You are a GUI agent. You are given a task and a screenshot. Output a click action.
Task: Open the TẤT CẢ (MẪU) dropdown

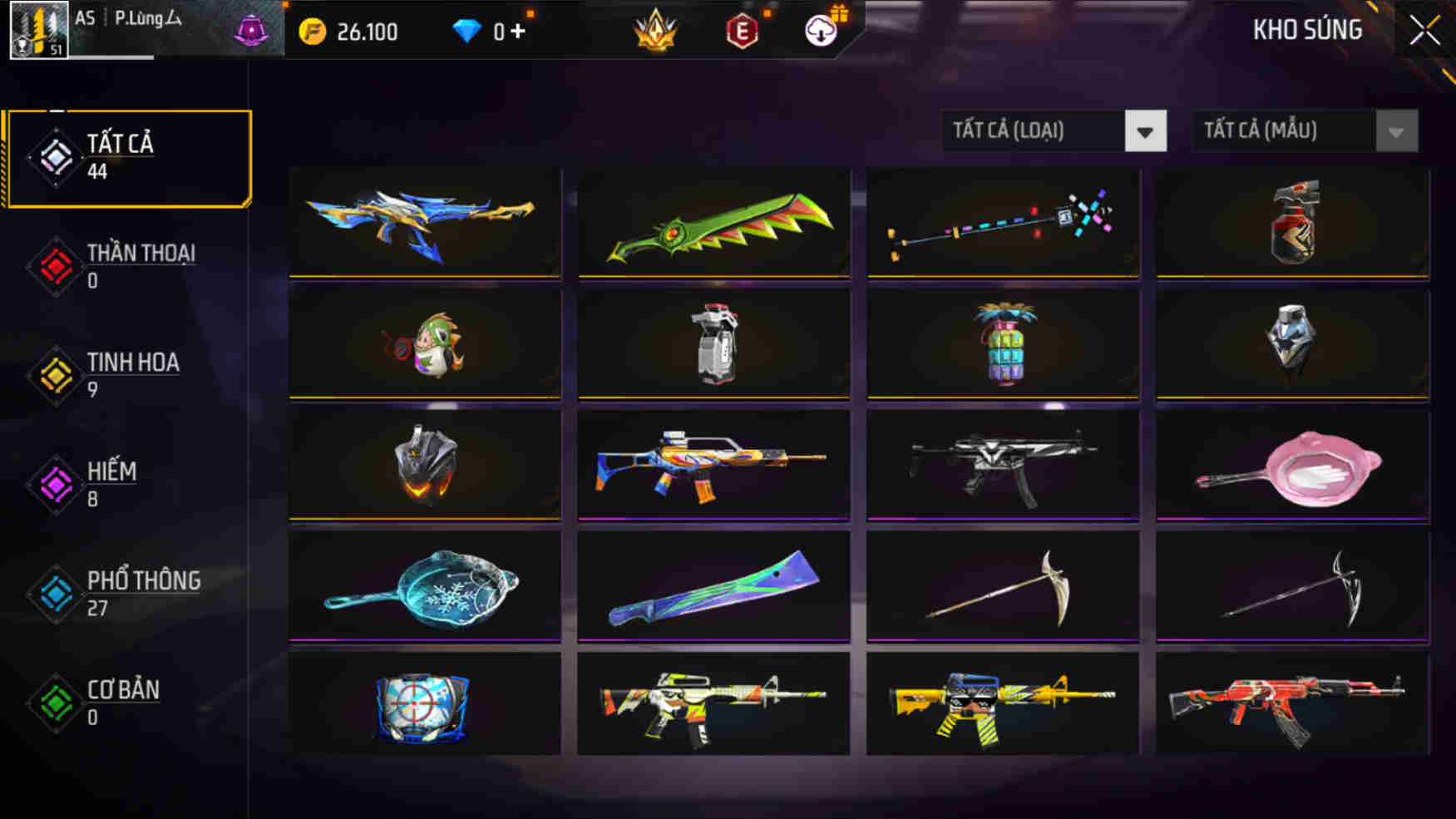point(1303,131)
